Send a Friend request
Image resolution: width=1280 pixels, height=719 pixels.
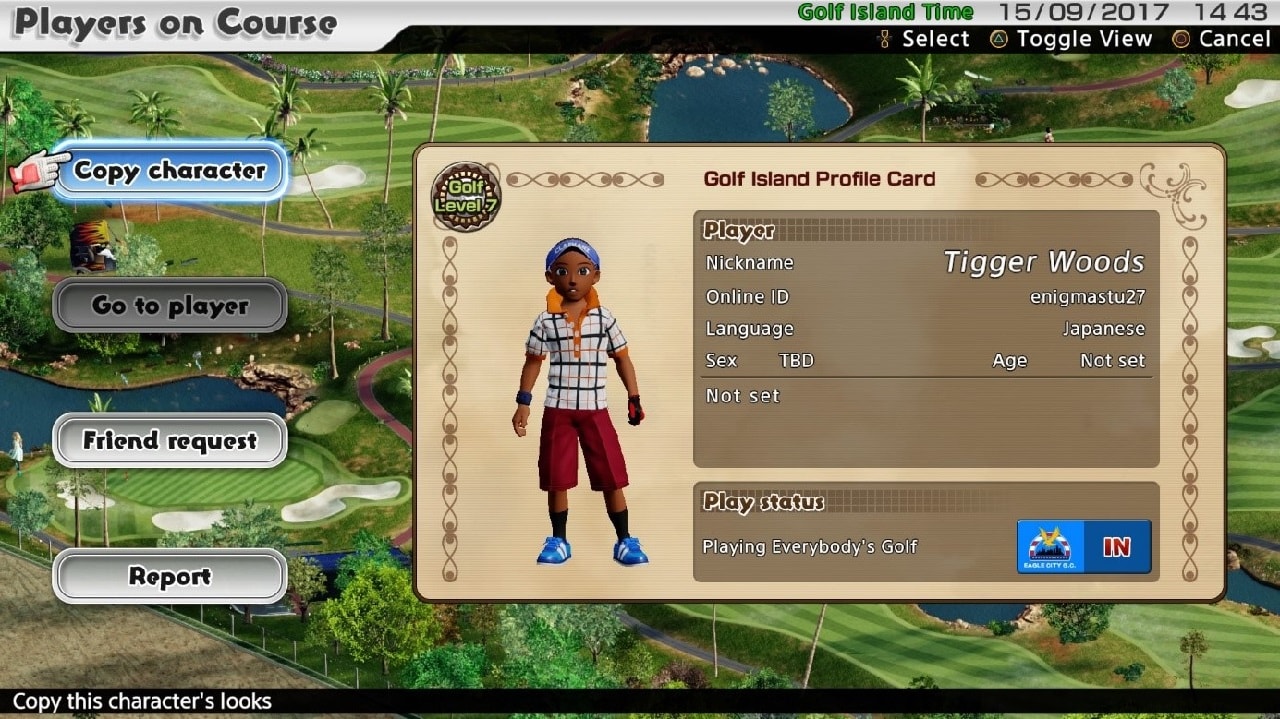(x=170, y=441)
